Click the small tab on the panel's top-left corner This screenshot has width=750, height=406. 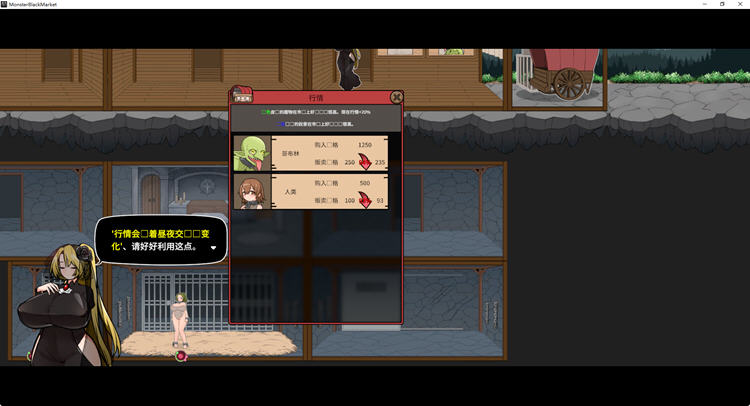242,98
